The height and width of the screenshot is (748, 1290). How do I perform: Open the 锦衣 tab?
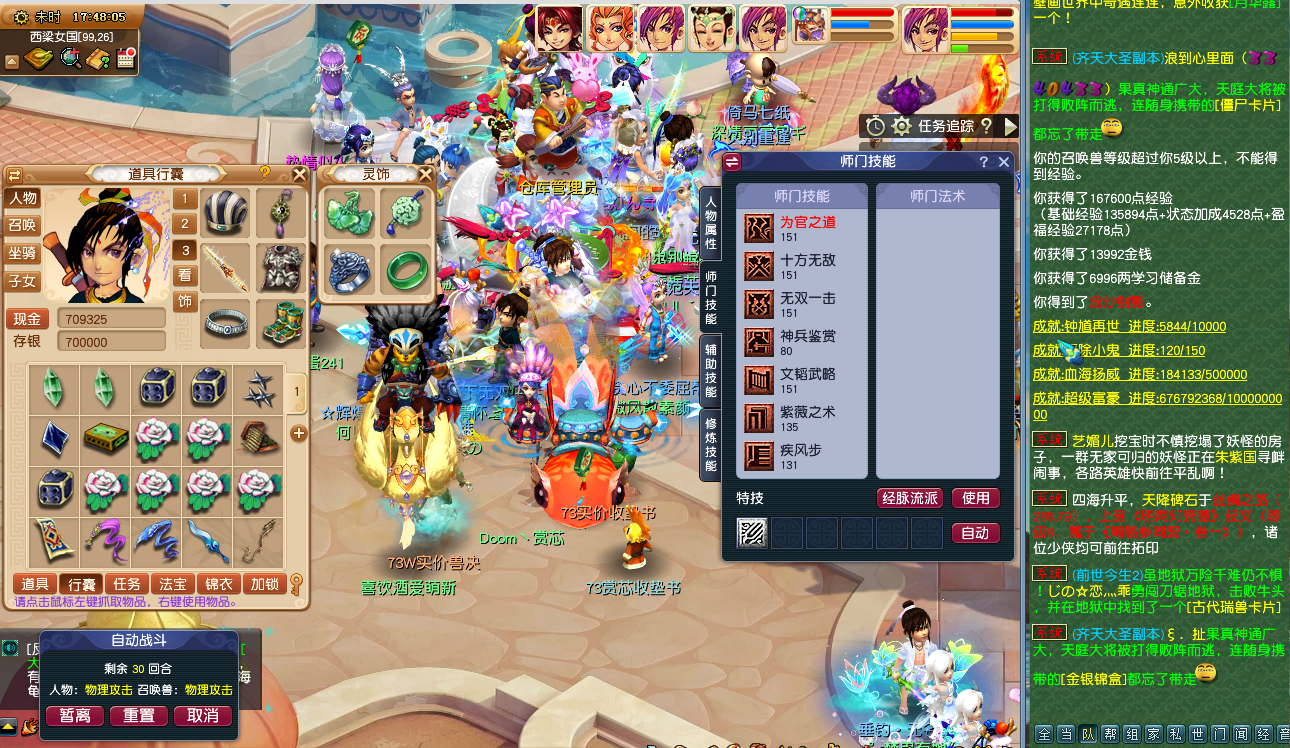[218, 584]
